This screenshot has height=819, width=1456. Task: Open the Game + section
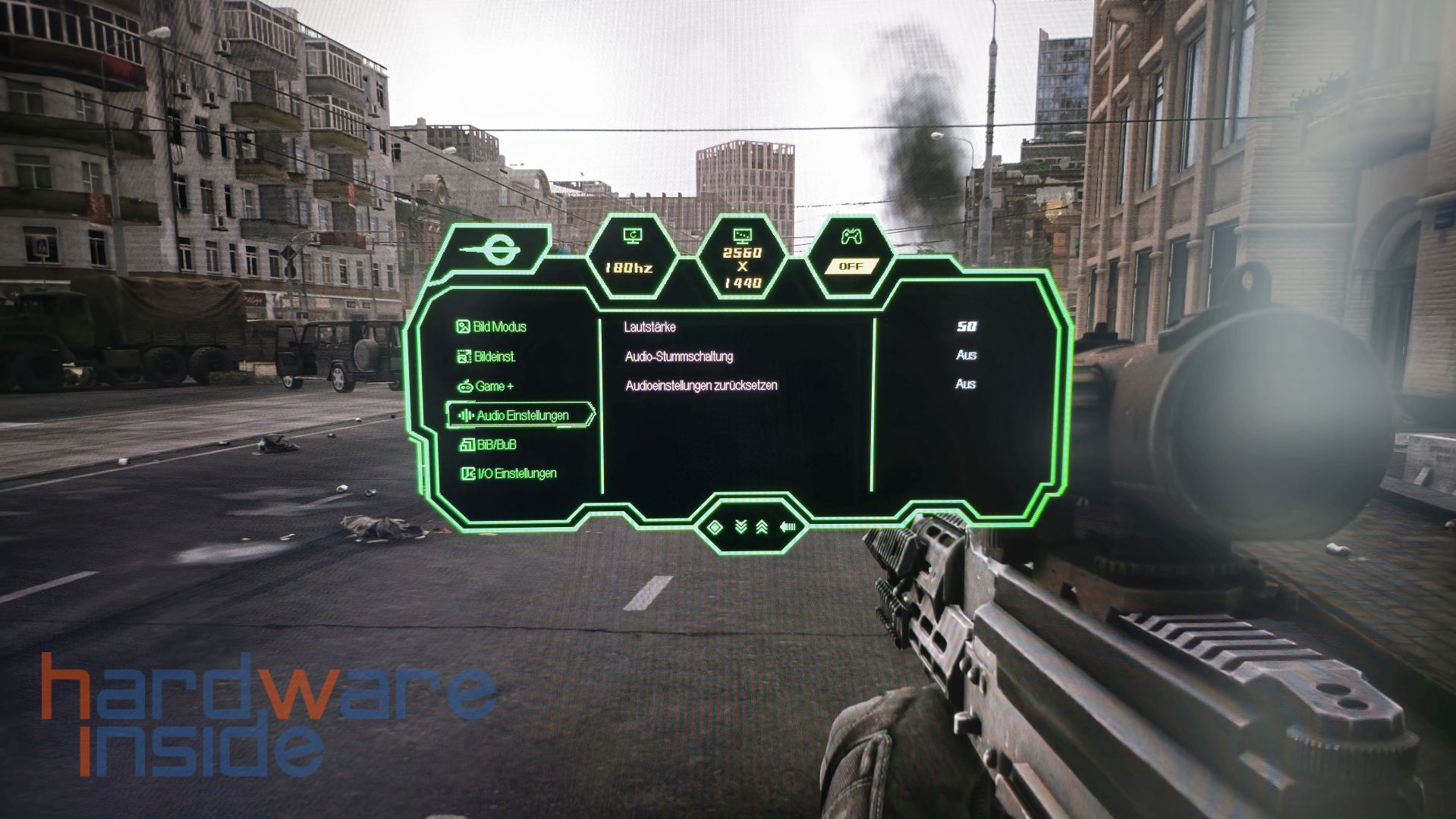click(486, 386)
